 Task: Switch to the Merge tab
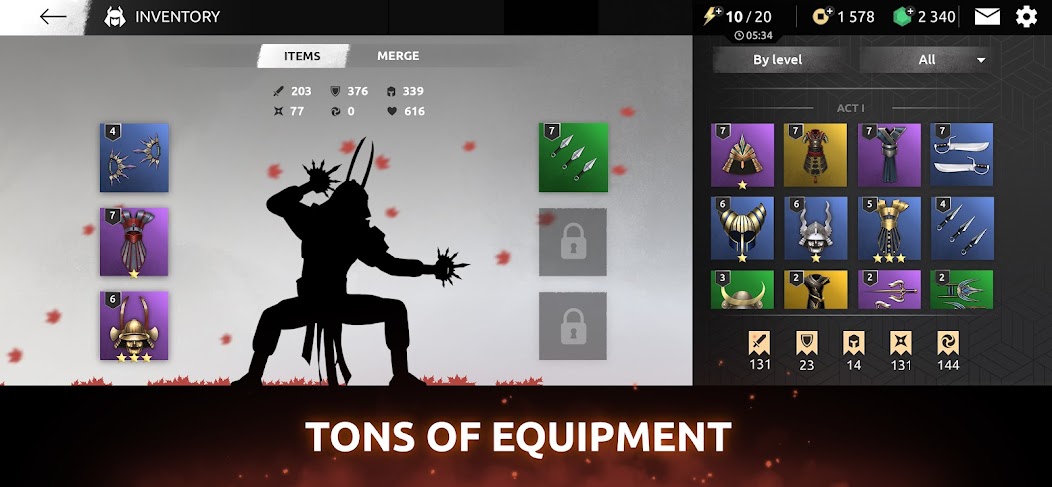click(398, 56)
